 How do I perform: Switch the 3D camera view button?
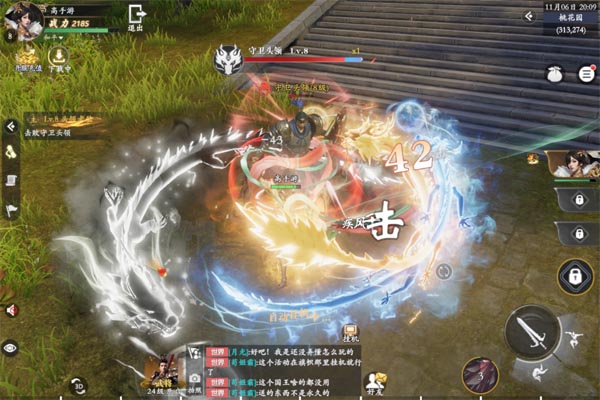79,384
